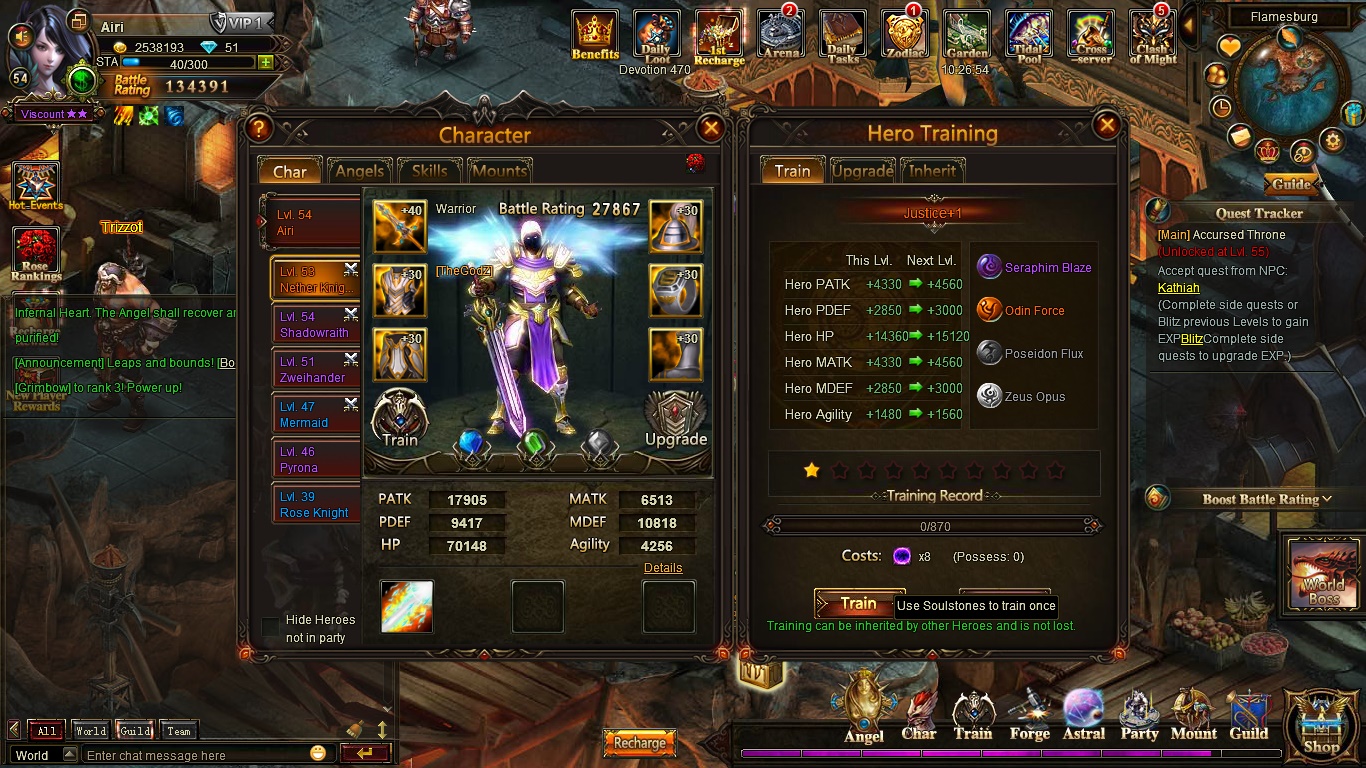The image size is (1366, 768).
Task: Choose the Lvl. 39 Rose Knight hero
Action: (x=314, y=505)
